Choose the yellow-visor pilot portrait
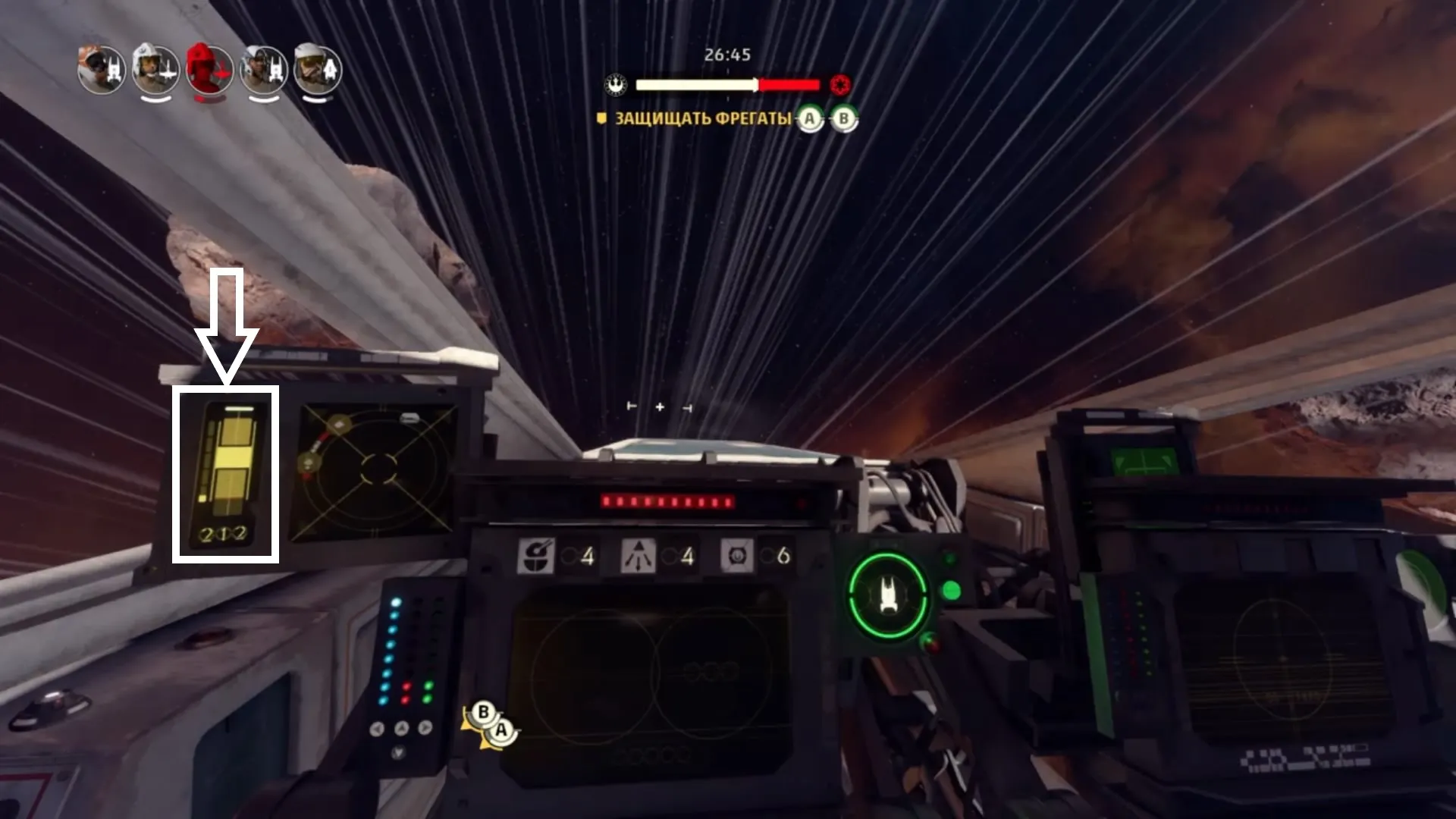1456x819 pixels. coord(317,71)
